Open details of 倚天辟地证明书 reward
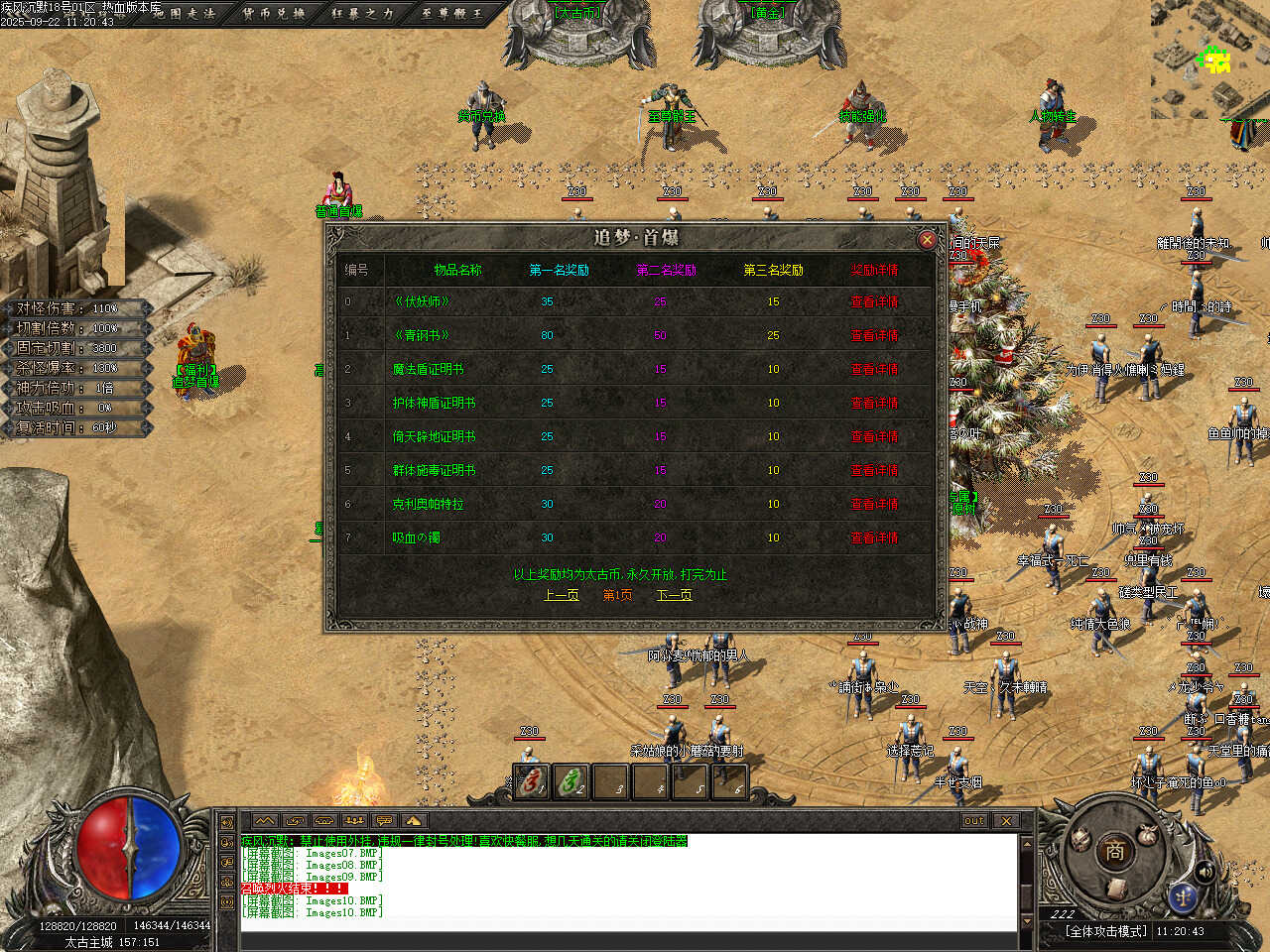Viewport: 1270px width, 952px height. coord(873,436)
